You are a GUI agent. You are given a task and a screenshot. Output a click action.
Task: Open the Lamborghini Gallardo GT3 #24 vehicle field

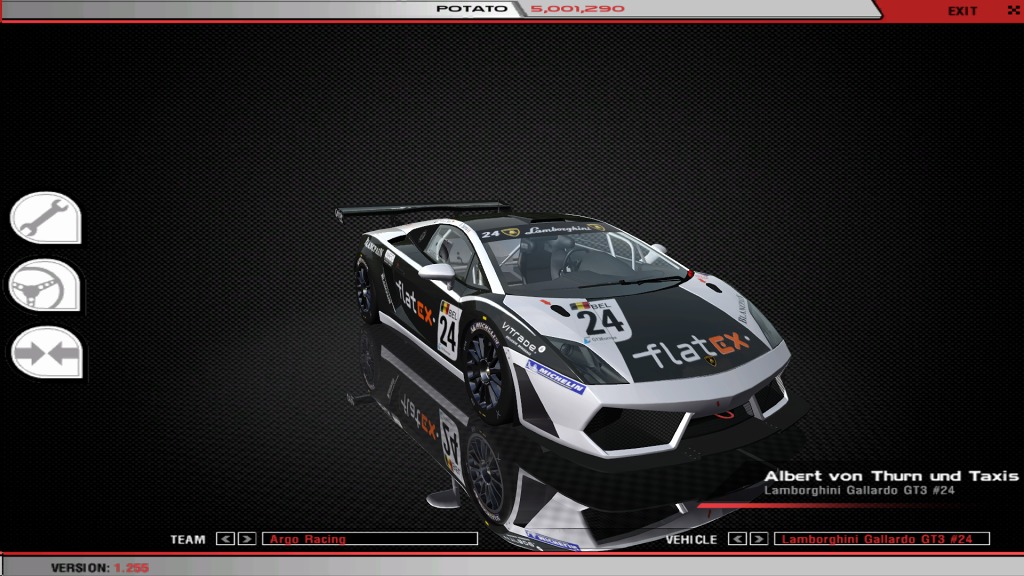tap(881, 539)
